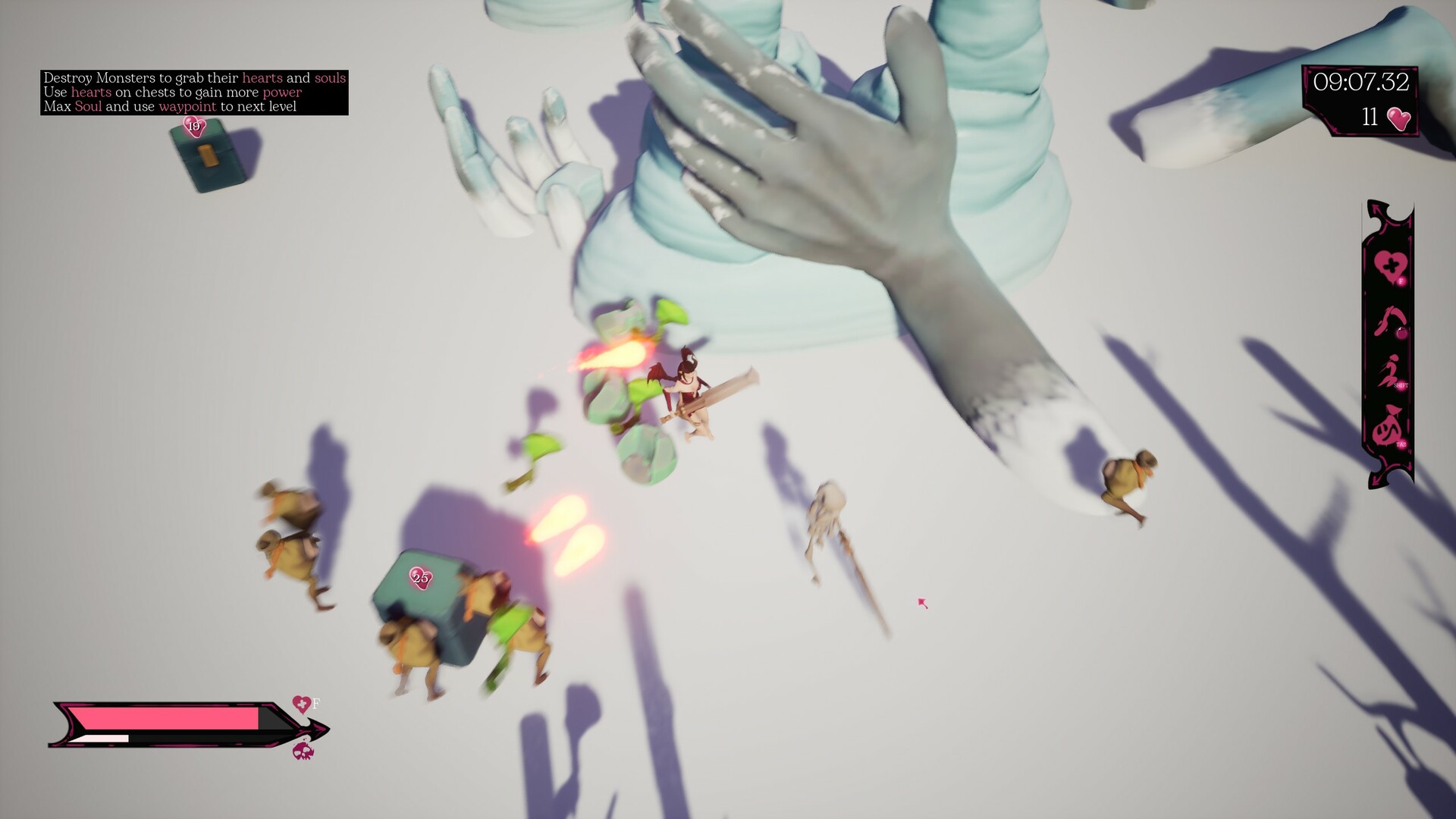This screenshot has width=1456, height=819.
Task: Click the tutorial instruction panel
Action: (193, 93)
